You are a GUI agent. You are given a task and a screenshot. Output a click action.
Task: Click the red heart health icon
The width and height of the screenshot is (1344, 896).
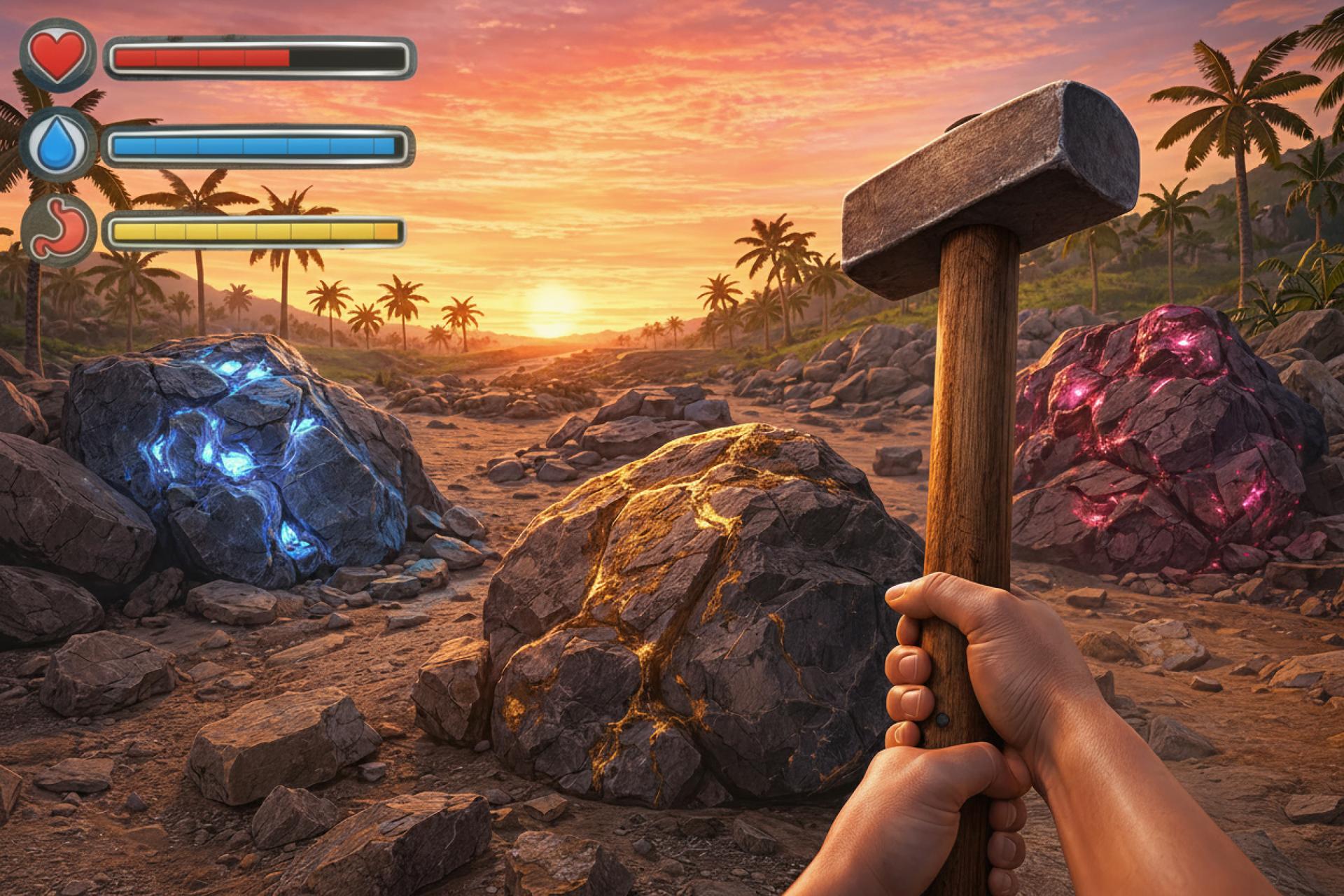pos(59,55)
